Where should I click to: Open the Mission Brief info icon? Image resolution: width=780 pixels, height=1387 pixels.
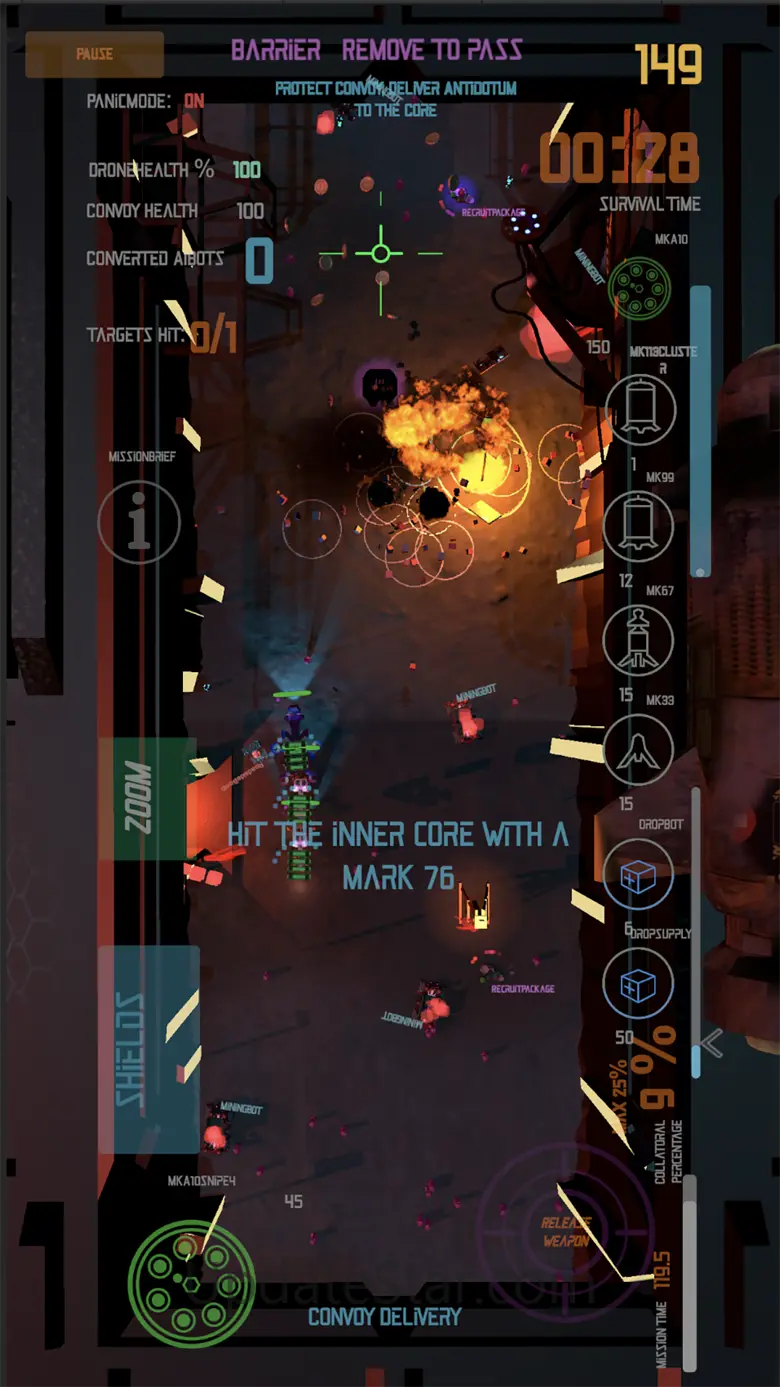pos(139,521)
